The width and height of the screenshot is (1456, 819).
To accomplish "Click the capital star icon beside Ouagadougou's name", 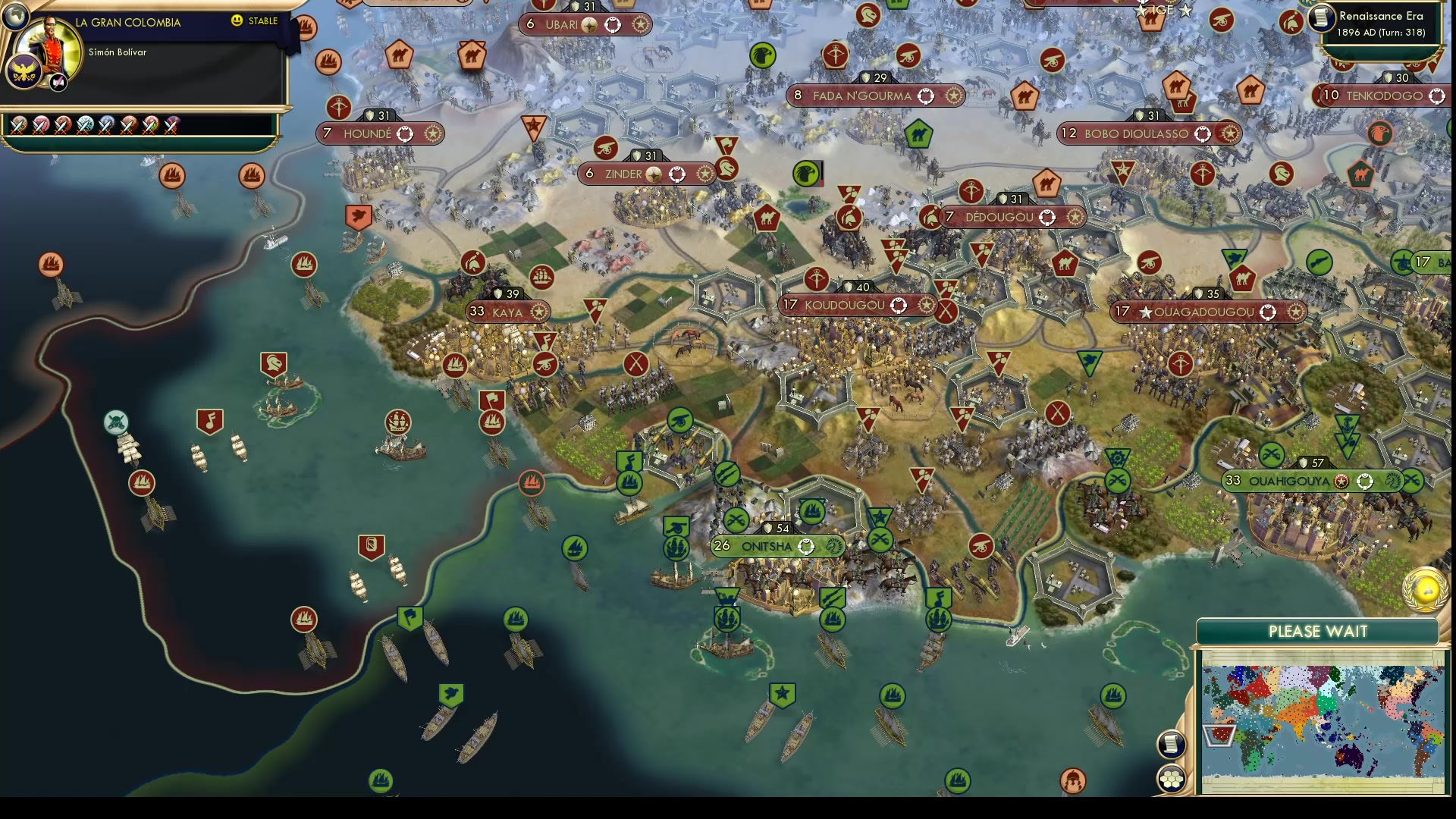I will [x=1147, y=311].
